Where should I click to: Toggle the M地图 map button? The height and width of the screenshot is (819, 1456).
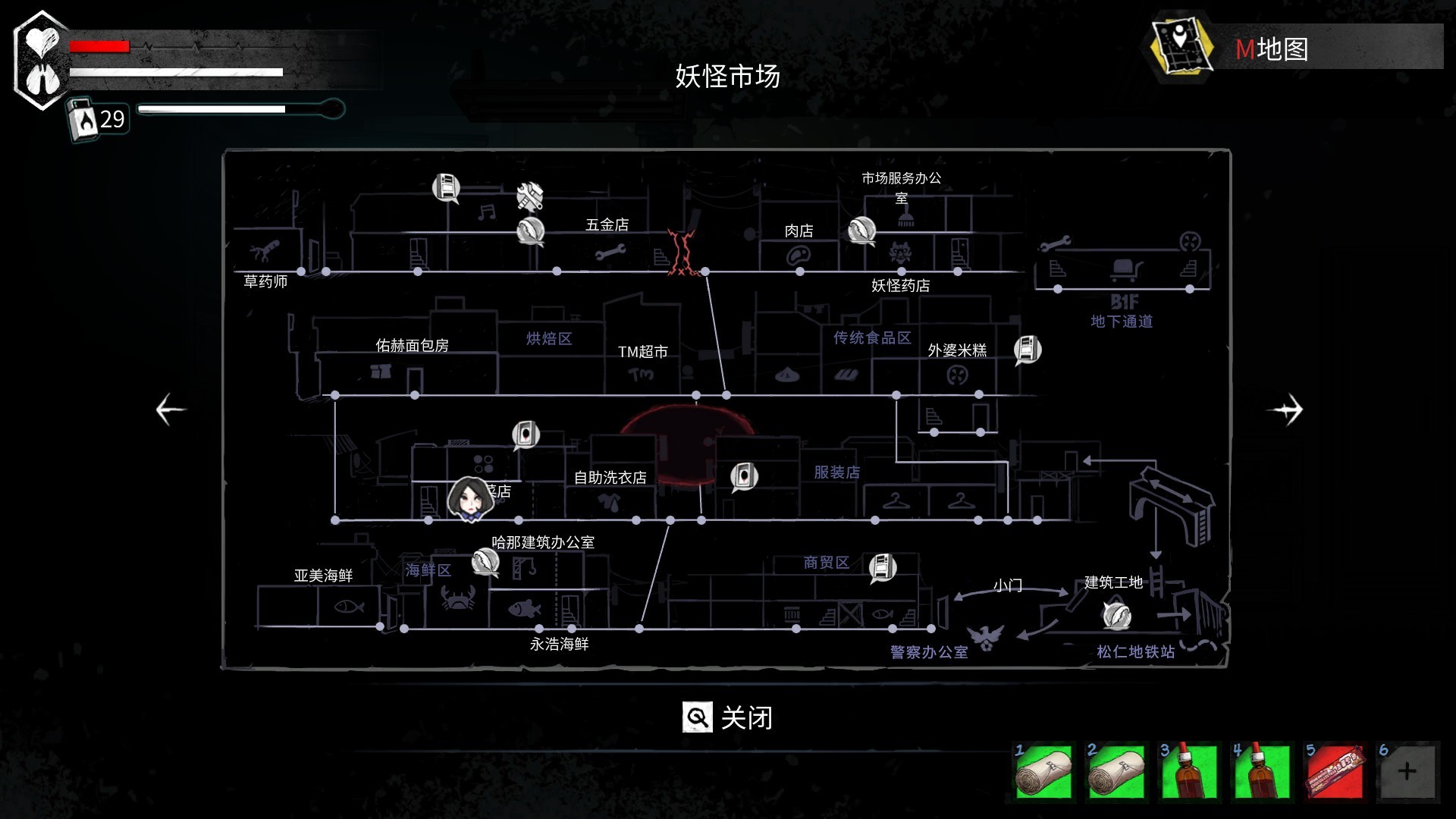(x=1272, y=49)
